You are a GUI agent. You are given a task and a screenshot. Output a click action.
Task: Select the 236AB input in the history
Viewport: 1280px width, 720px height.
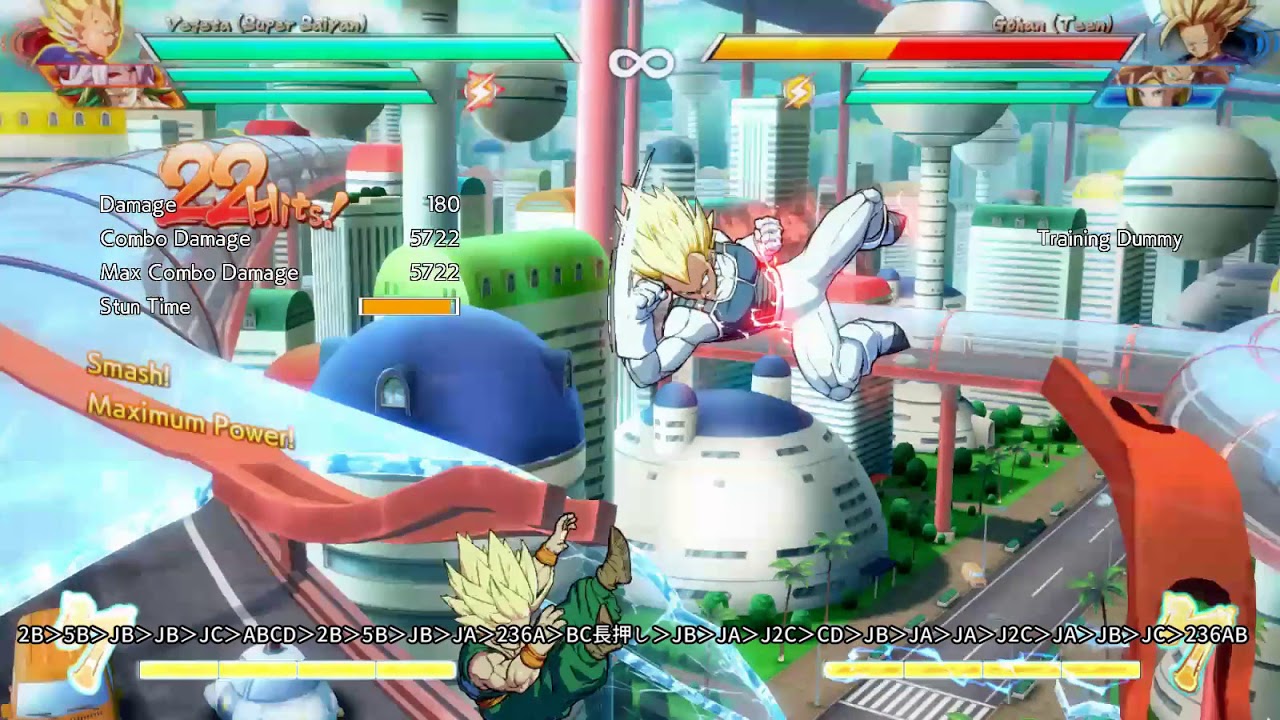(1215, 633)
